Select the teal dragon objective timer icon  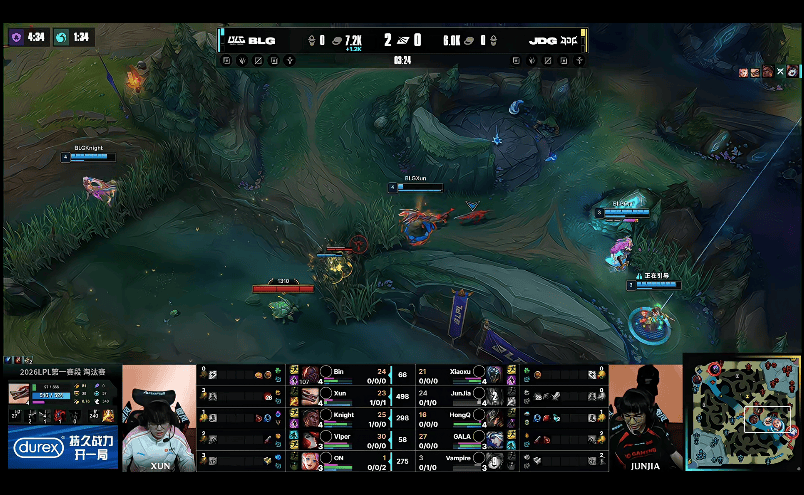[62, 37]
